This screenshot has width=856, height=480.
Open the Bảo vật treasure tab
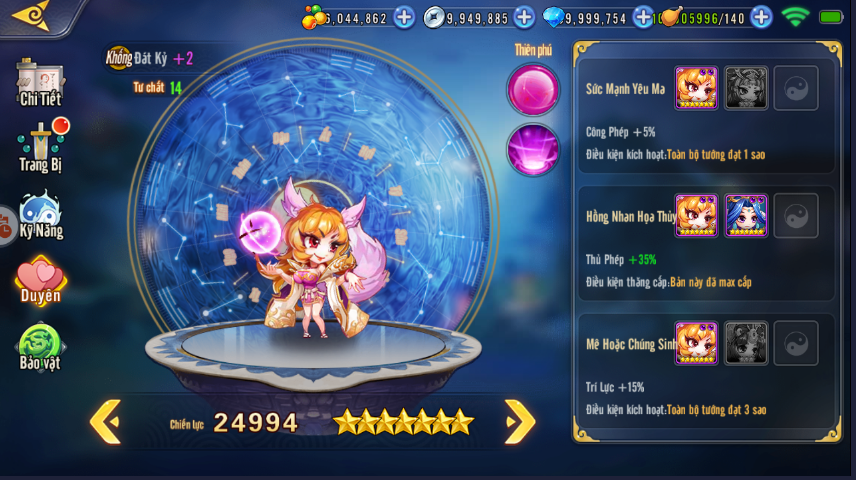coord(40,347)
